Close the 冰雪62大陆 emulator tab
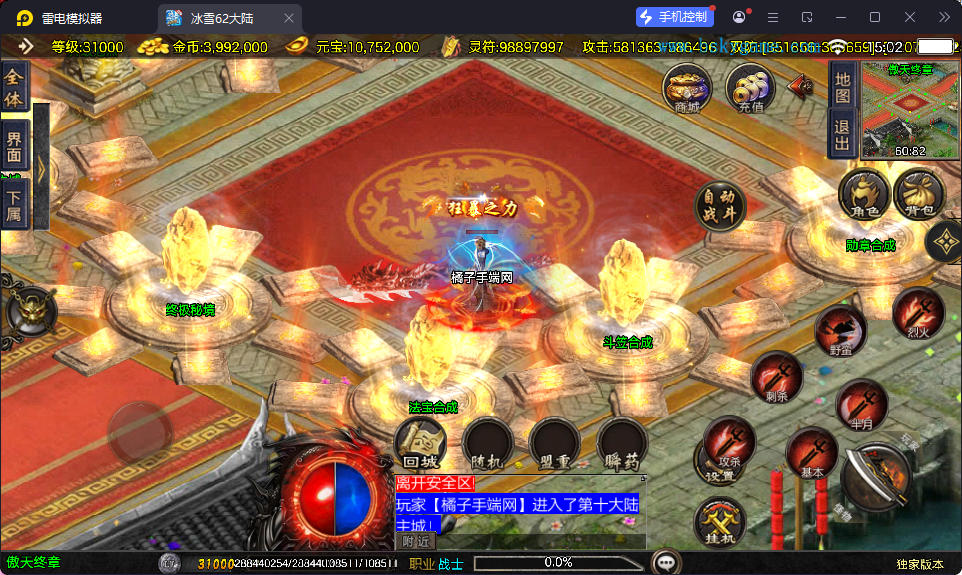962x575 pixels. click(289, 18)
